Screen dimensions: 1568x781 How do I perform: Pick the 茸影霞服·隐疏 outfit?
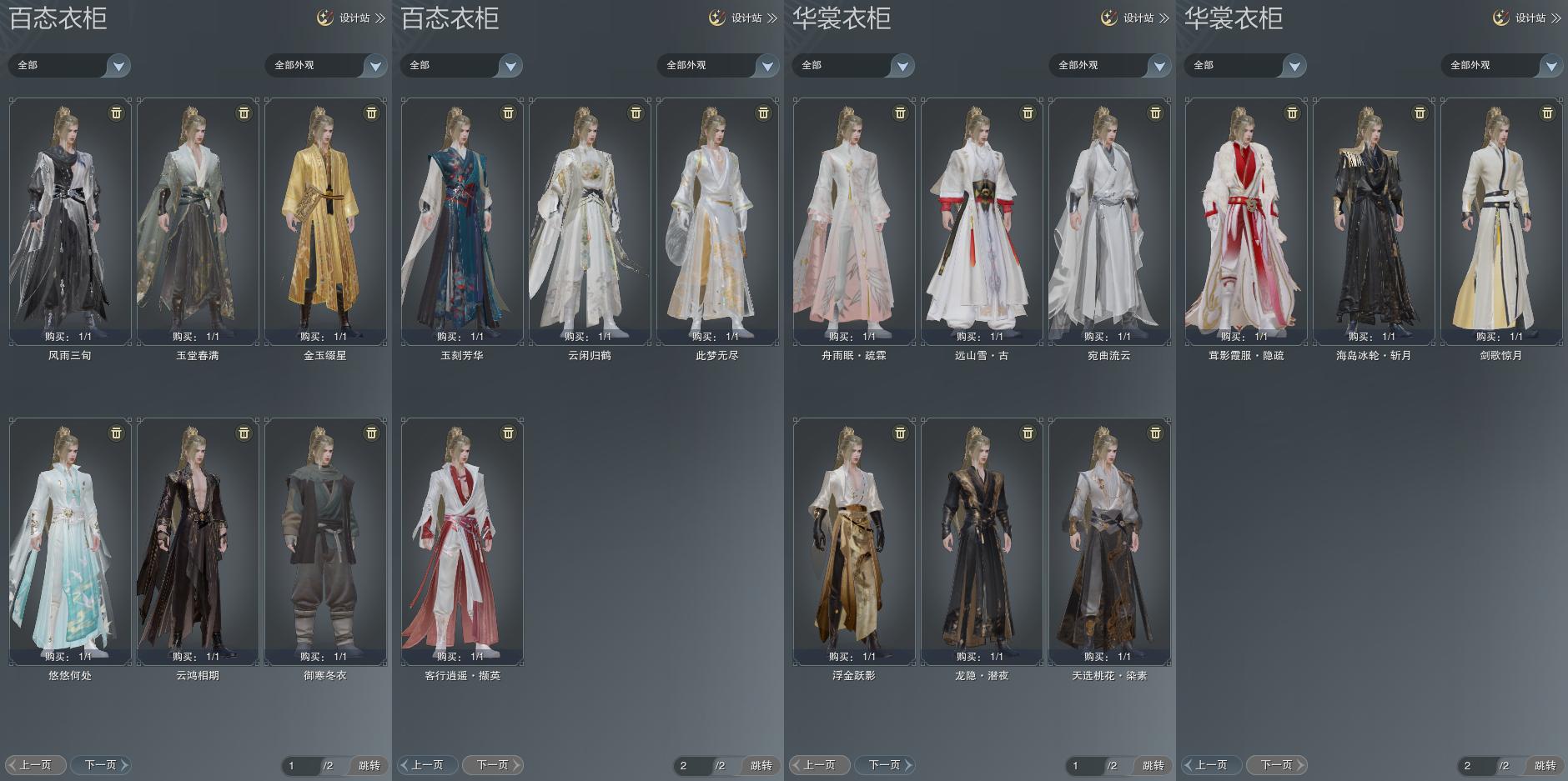(1246, 221)
